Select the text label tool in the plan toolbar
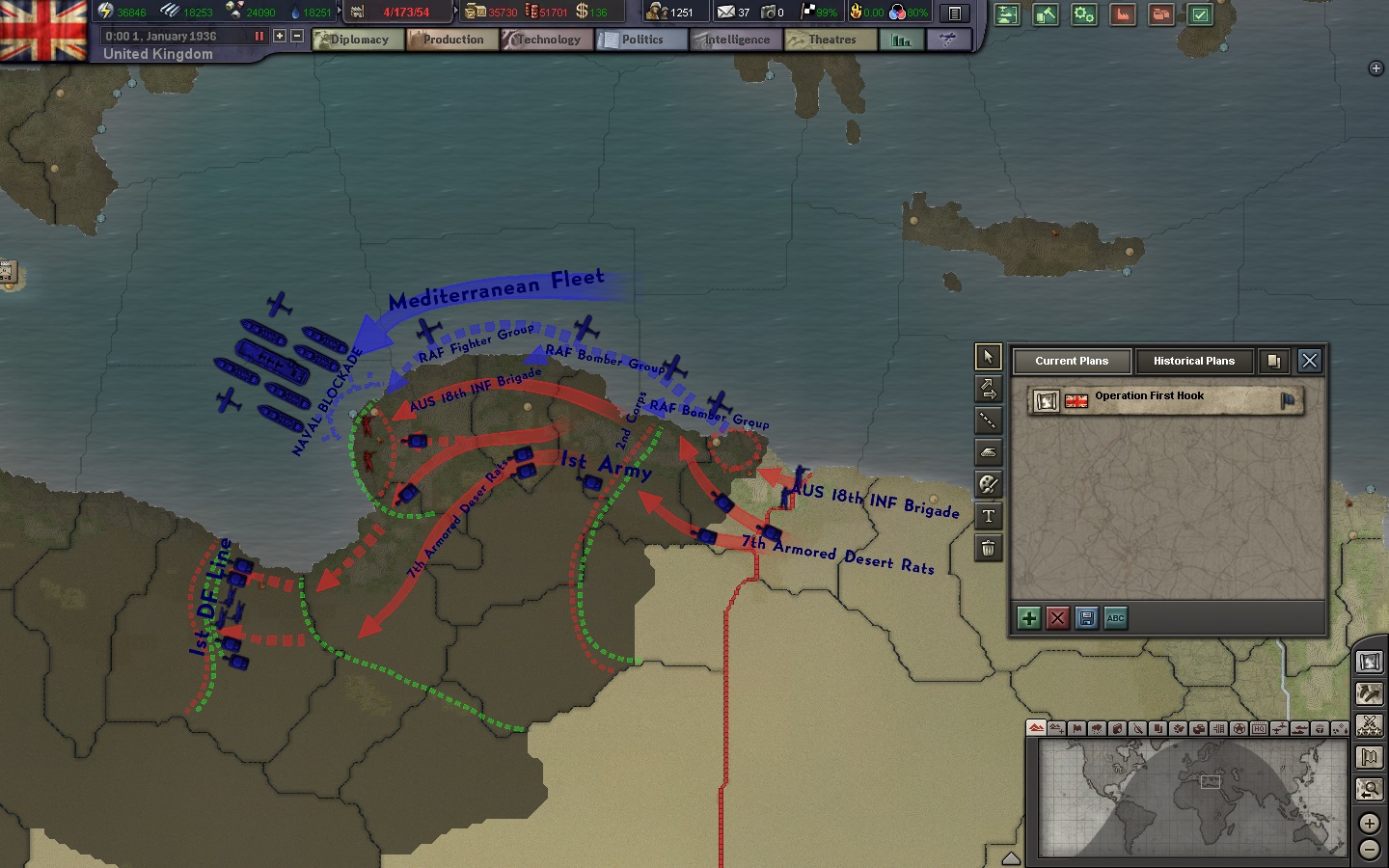 988,516
